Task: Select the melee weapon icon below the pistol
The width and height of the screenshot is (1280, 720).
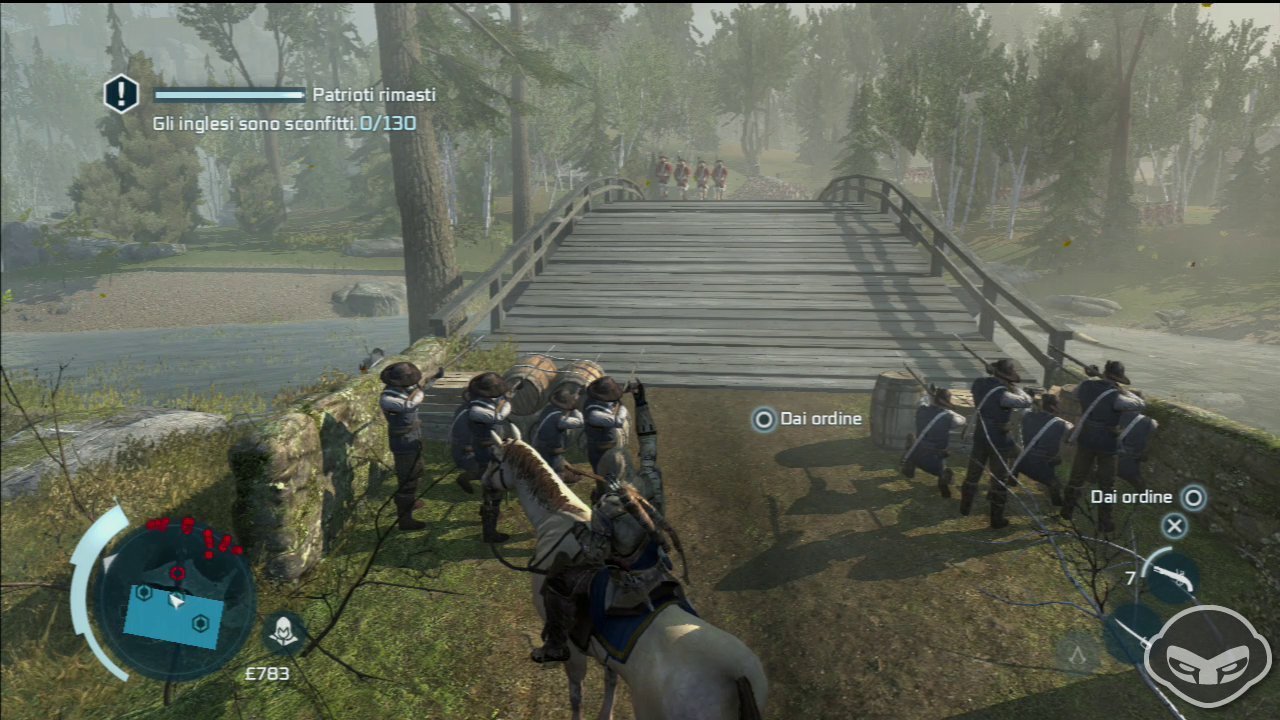Action: (x=1132, y=632)
